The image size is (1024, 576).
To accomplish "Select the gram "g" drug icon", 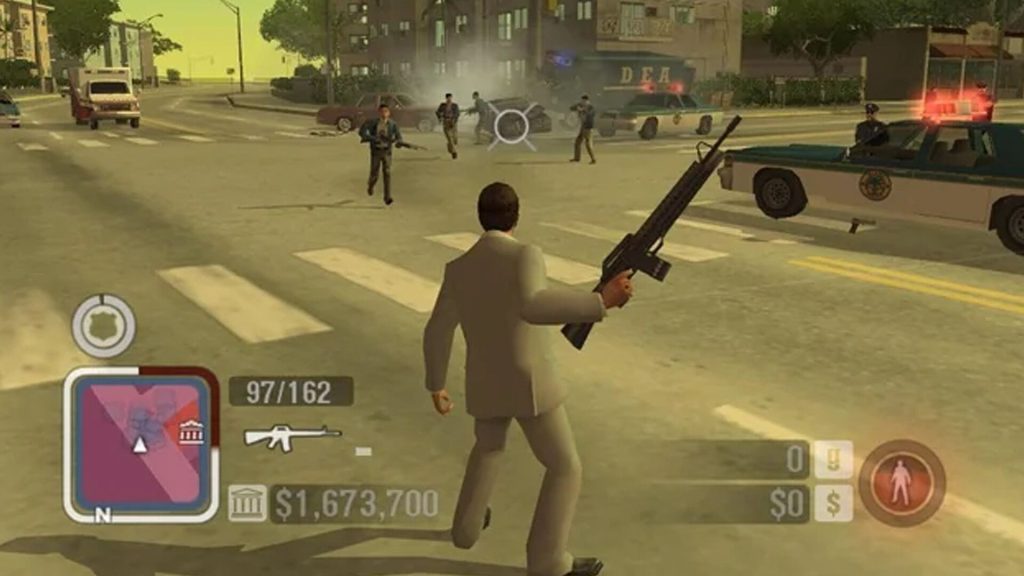I will [832, 460].
